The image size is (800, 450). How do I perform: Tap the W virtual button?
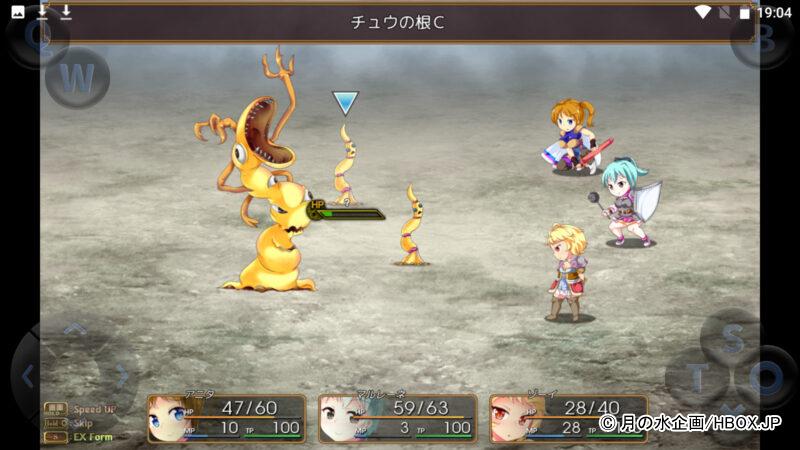78,77
